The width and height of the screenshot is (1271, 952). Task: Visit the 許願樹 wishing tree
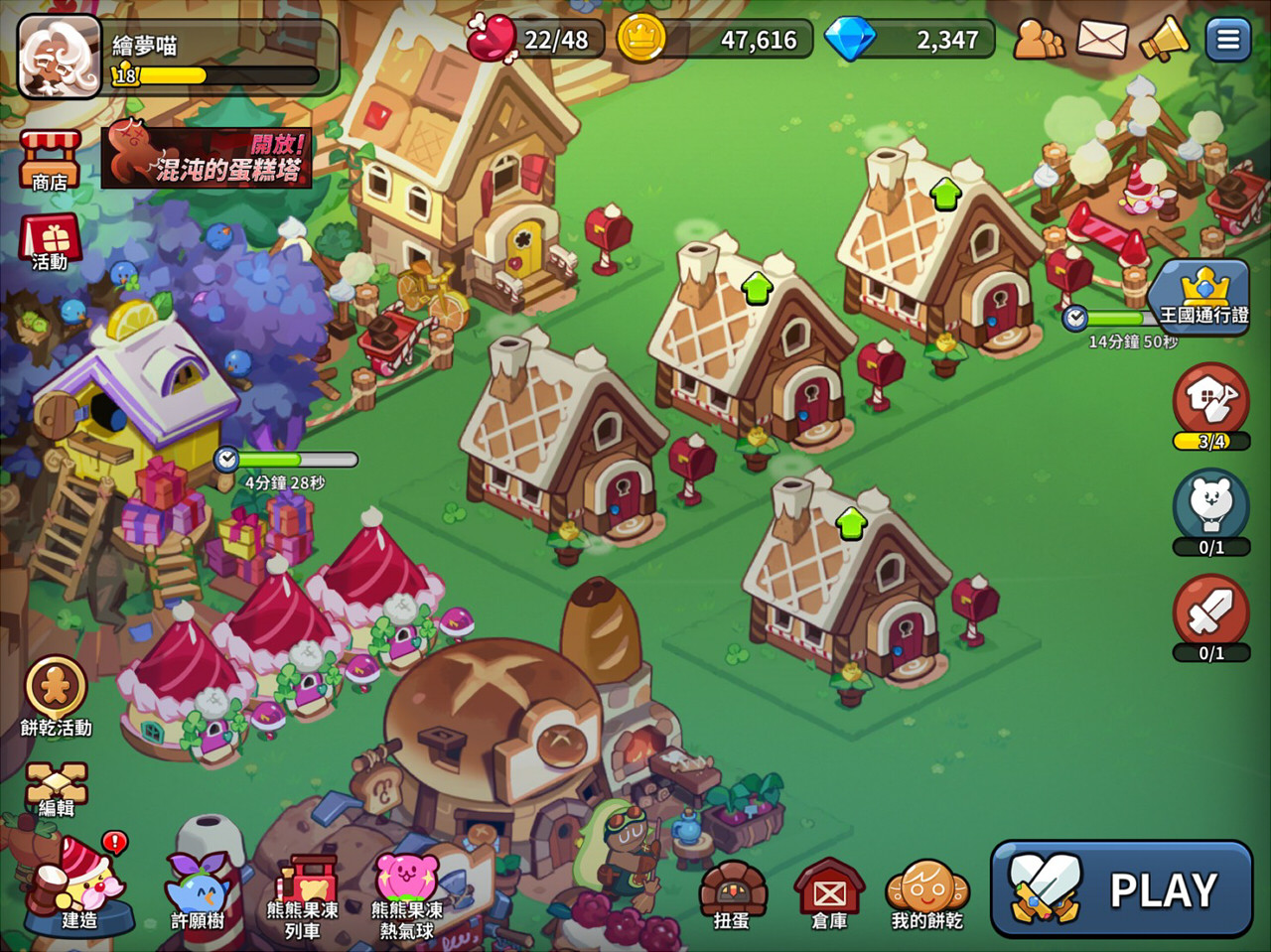[x=197, y=888]
